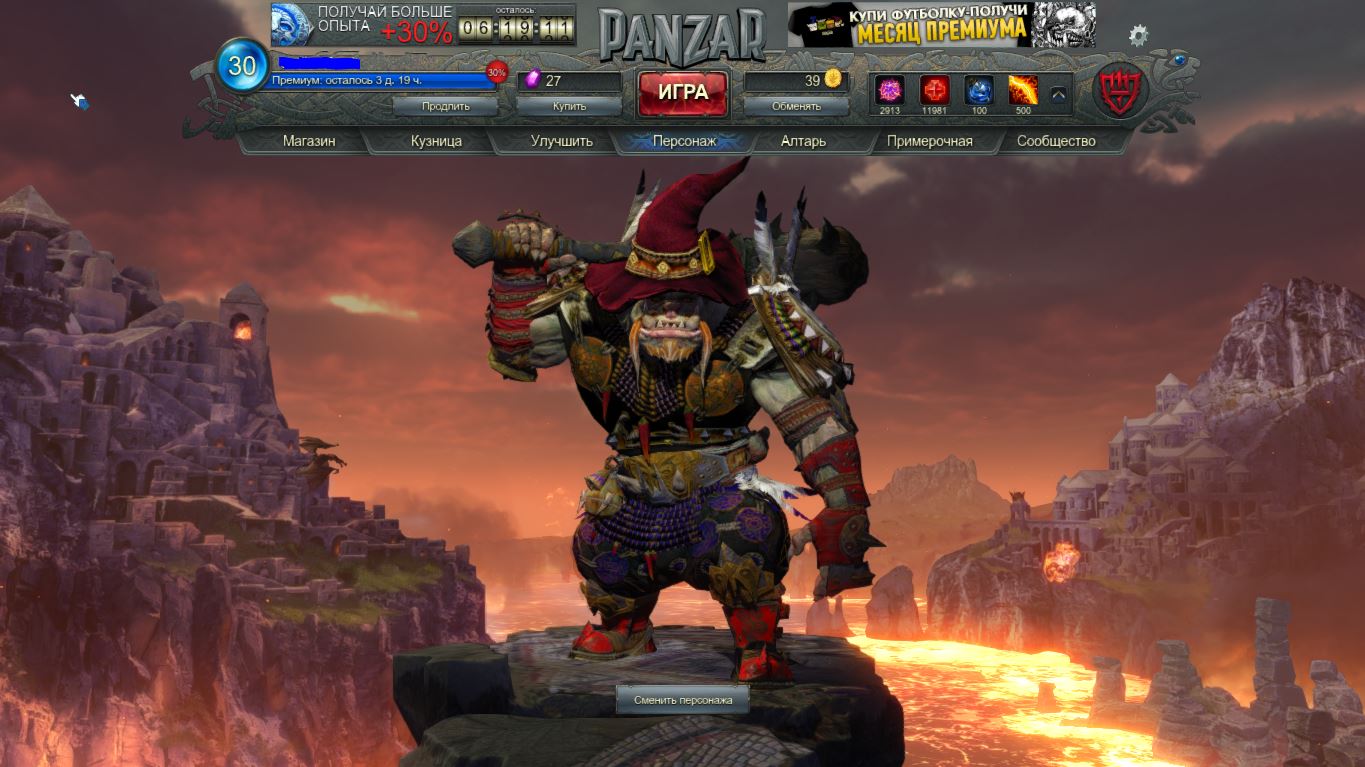Click Купить to buy crystals
Image resolution: width=1365 pixels, height=767 pixels.
pos(570,106)
